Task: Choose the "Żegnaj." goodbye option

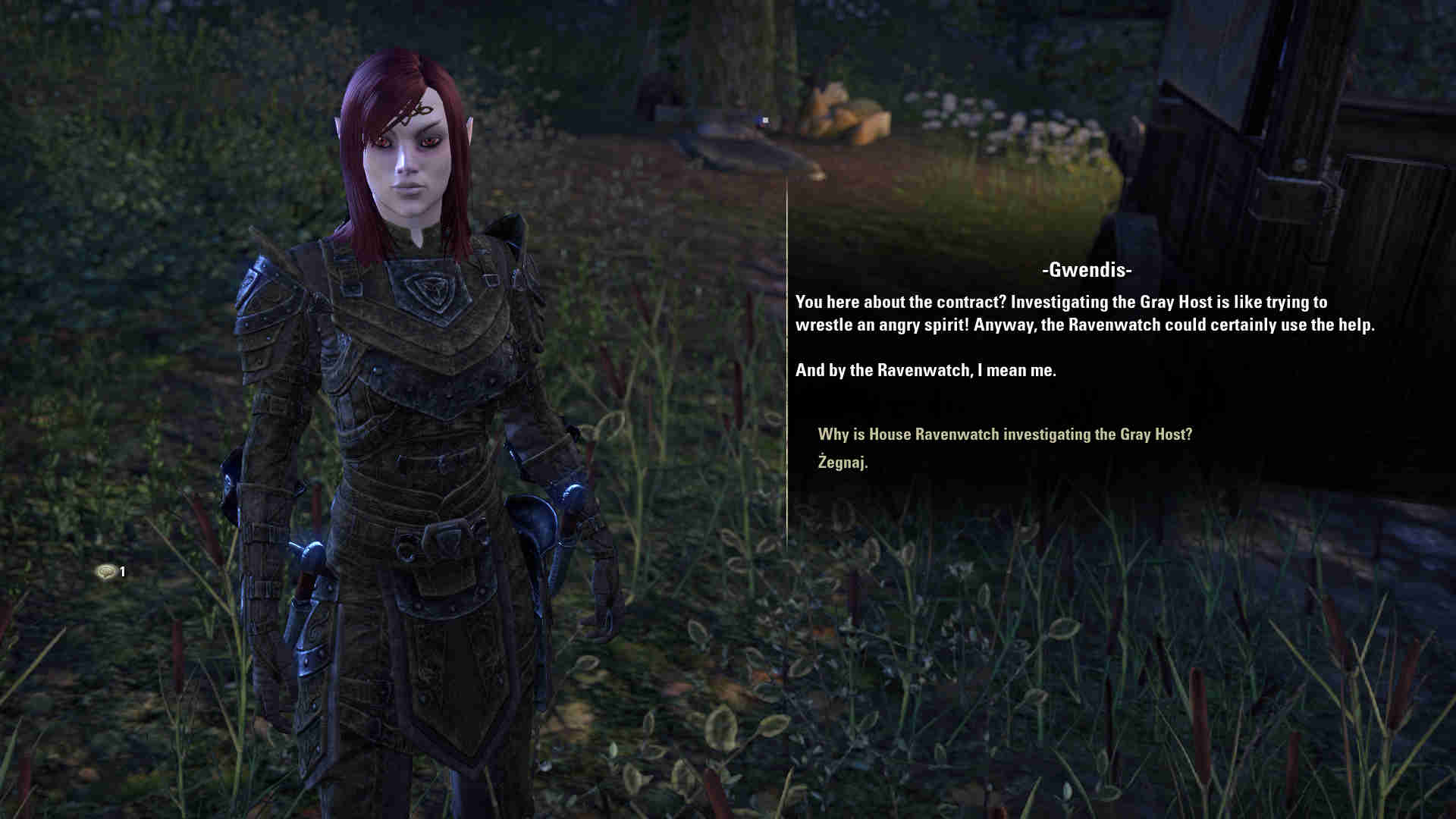Action: click(x=843, y=462)
